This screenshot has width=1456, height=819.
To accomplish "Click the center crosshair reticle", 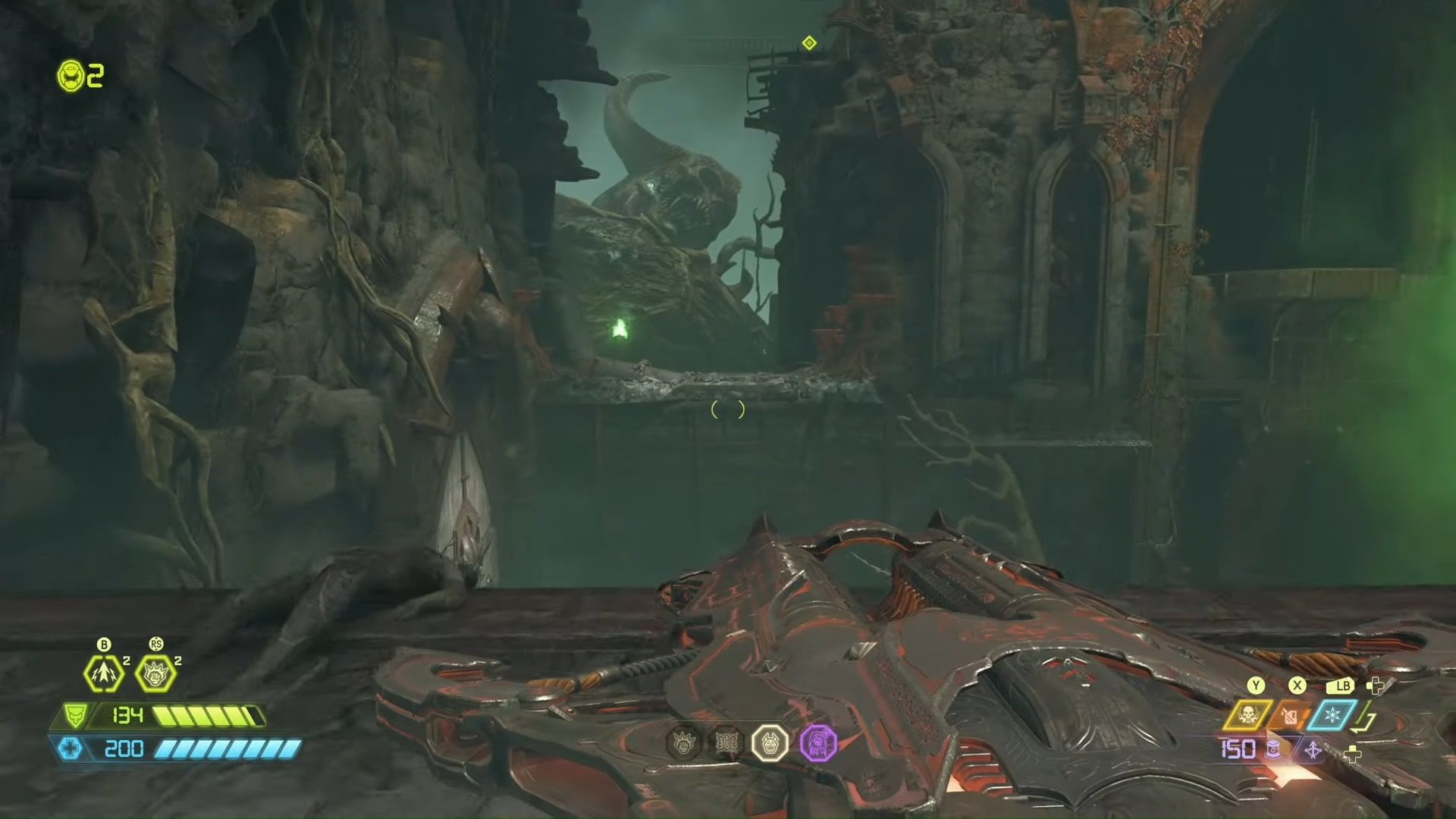I will pos(728,409).
